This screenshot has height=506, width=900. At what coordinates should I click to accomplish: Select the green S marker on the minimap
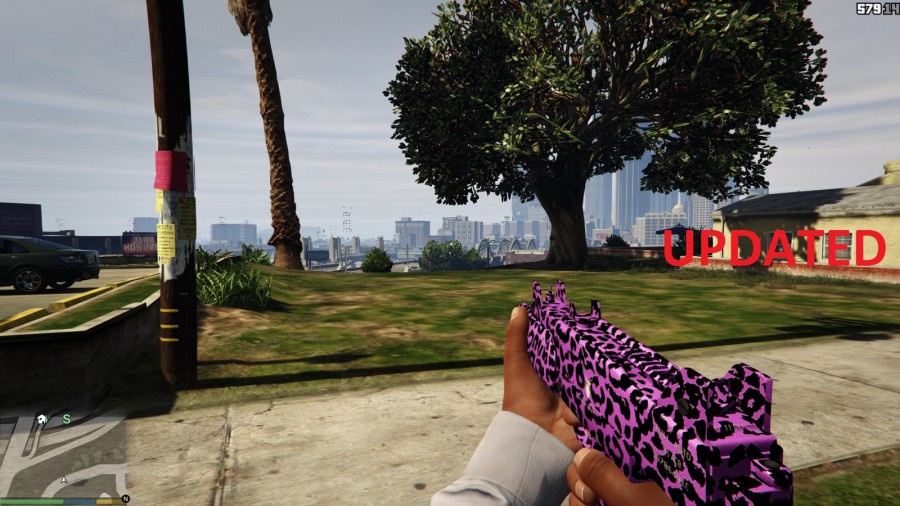pos(67,419)
